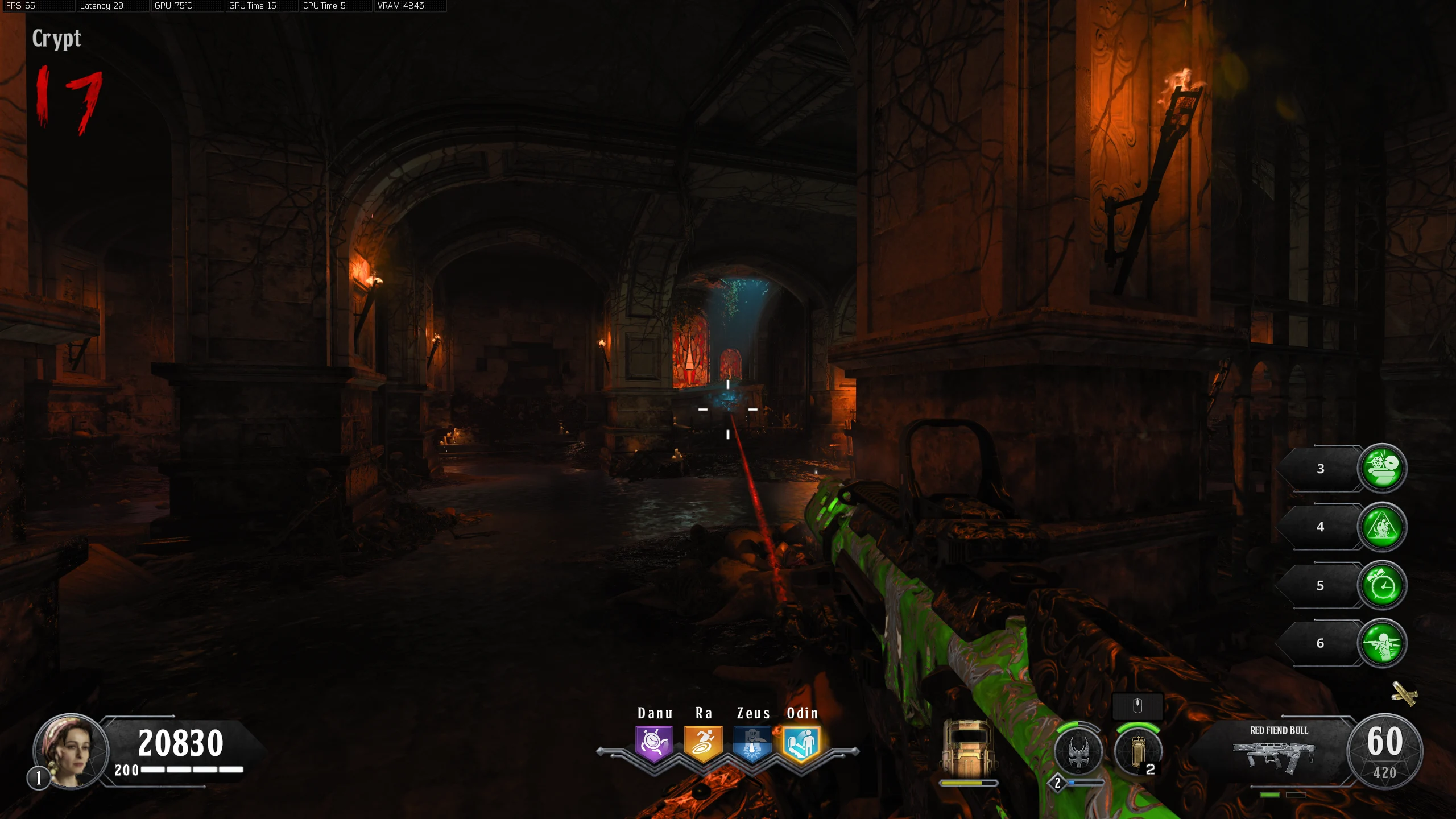Activate the horned special weapon icon
Image resolution: width=1456 pixels, height=819 pixels.
(1078, 752)
